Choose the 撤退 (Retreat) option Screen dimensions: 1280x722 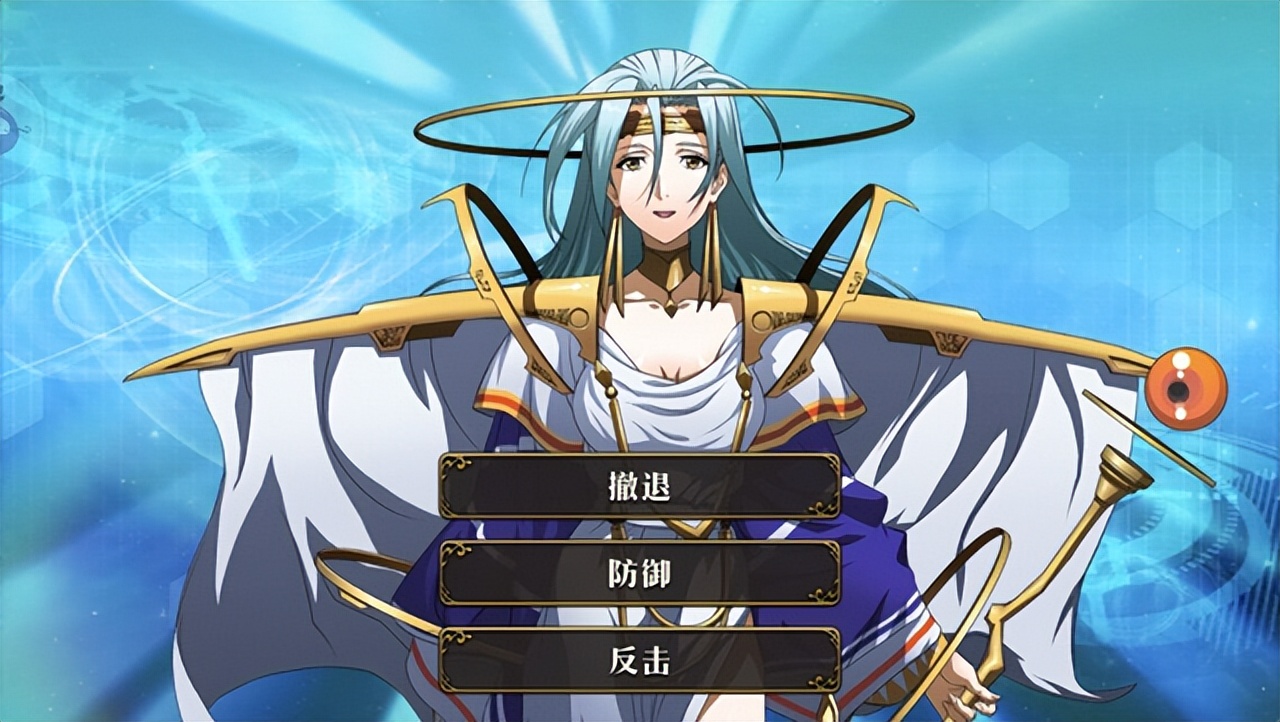pos(639,486)
